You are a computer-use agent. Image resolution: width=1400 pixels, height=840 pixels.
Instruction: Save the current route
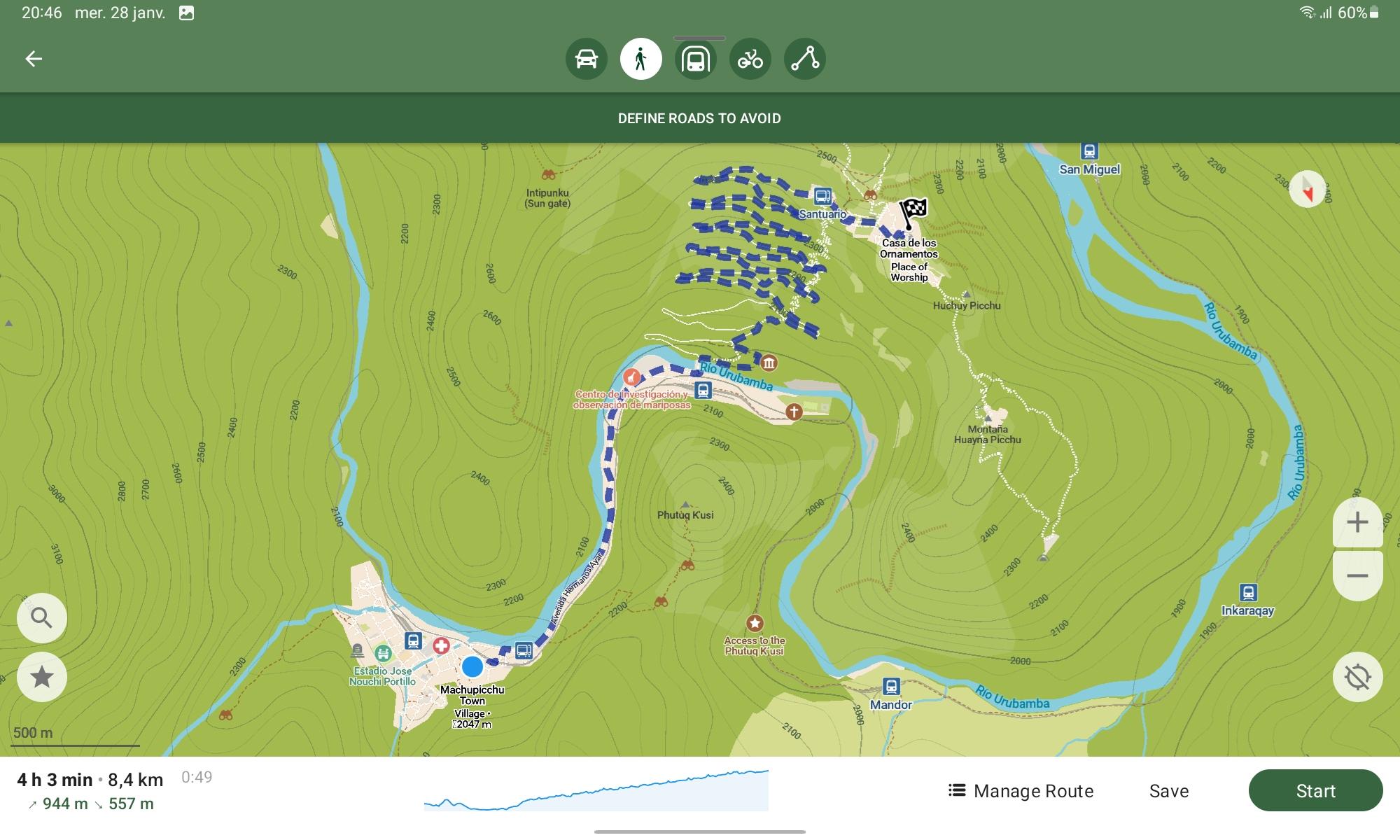[x=1169, y=791]
